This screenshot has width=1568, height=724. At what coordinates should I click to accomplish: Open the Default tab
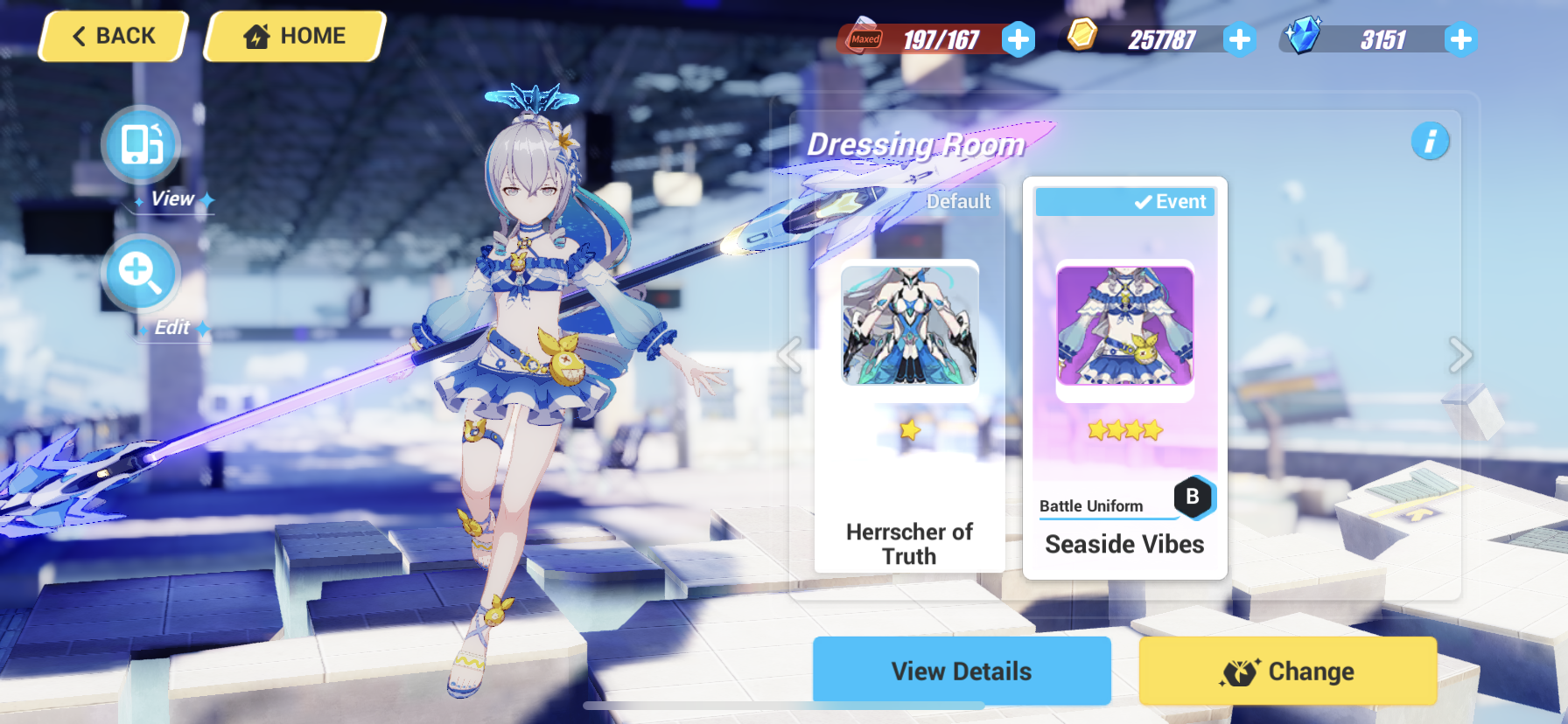pos(958,201)
